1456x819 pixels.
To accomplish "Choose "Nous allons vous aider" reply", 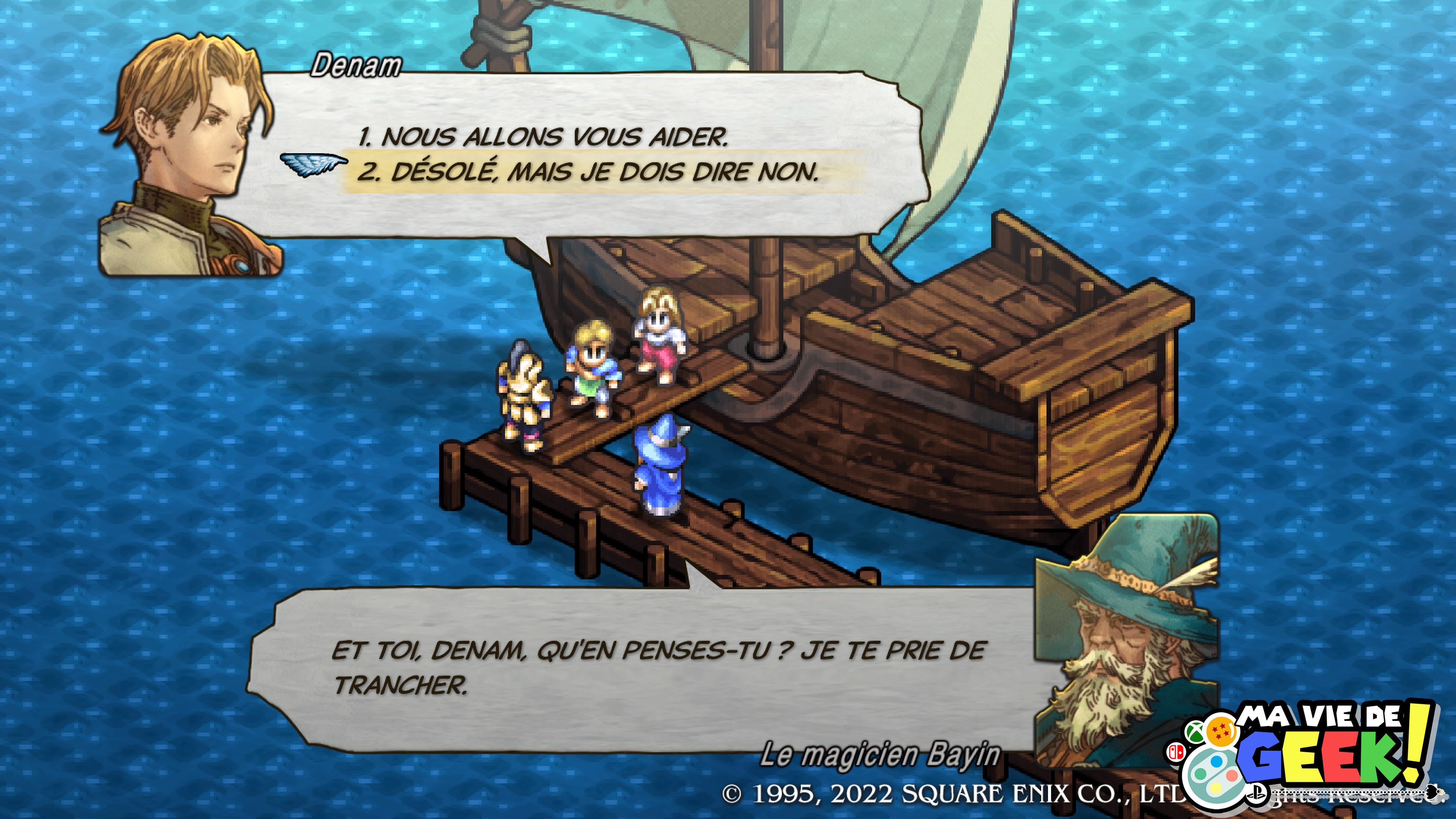I will (542, 137).
